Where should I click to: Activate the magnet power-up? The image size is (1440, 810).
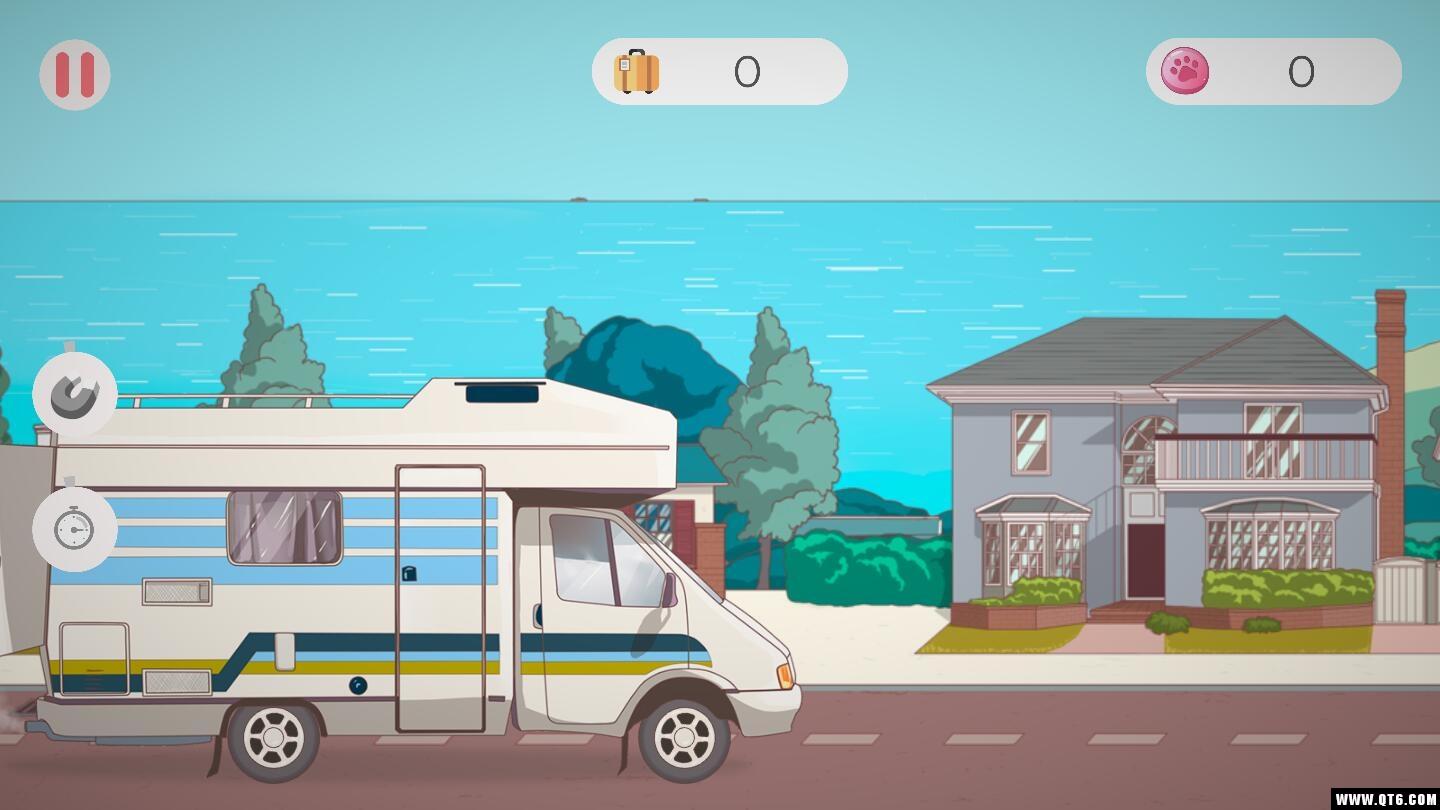[x=75, y=395]
